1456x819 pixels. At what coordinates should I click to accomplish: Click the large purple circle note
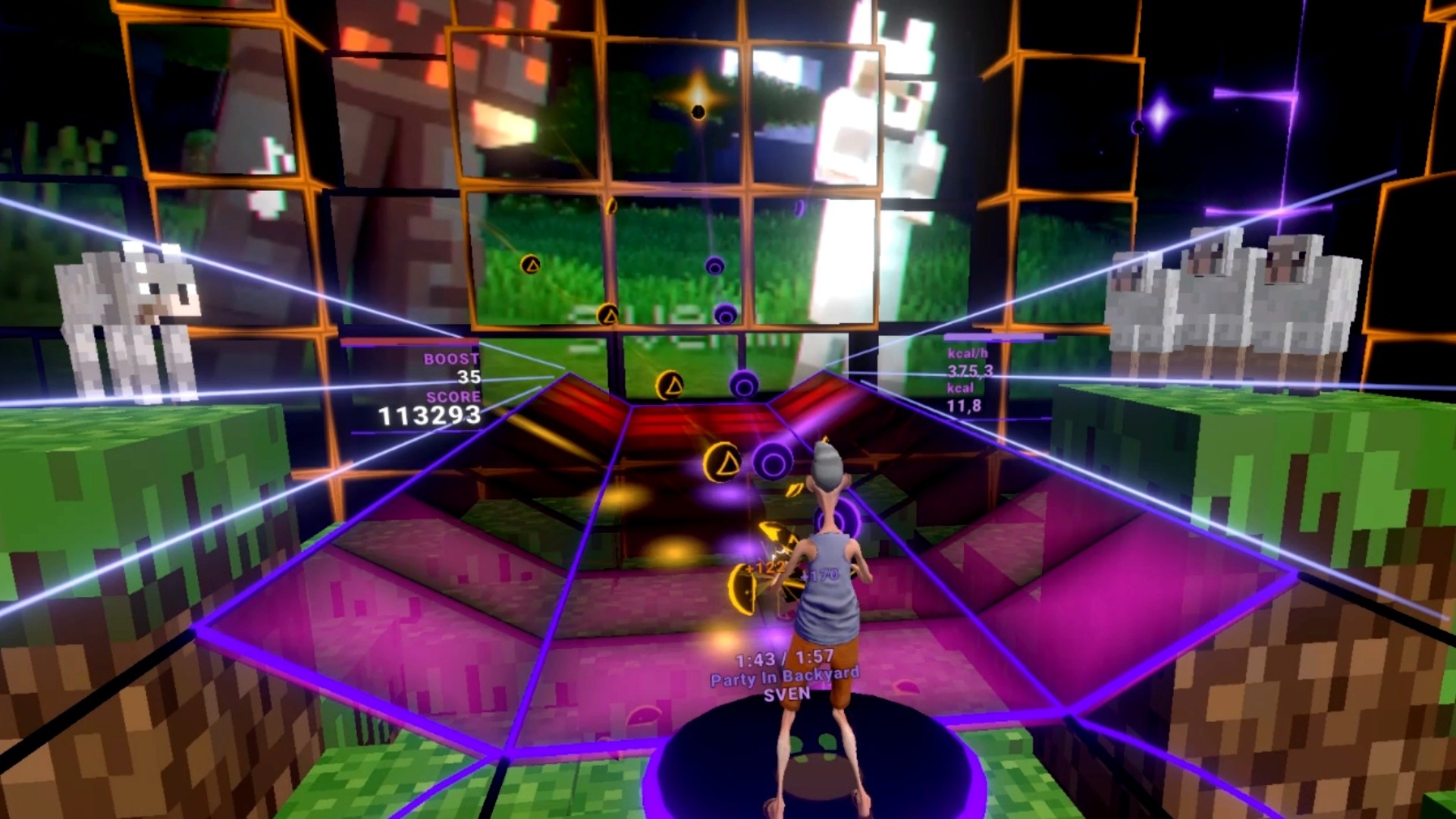pos(774,460)
